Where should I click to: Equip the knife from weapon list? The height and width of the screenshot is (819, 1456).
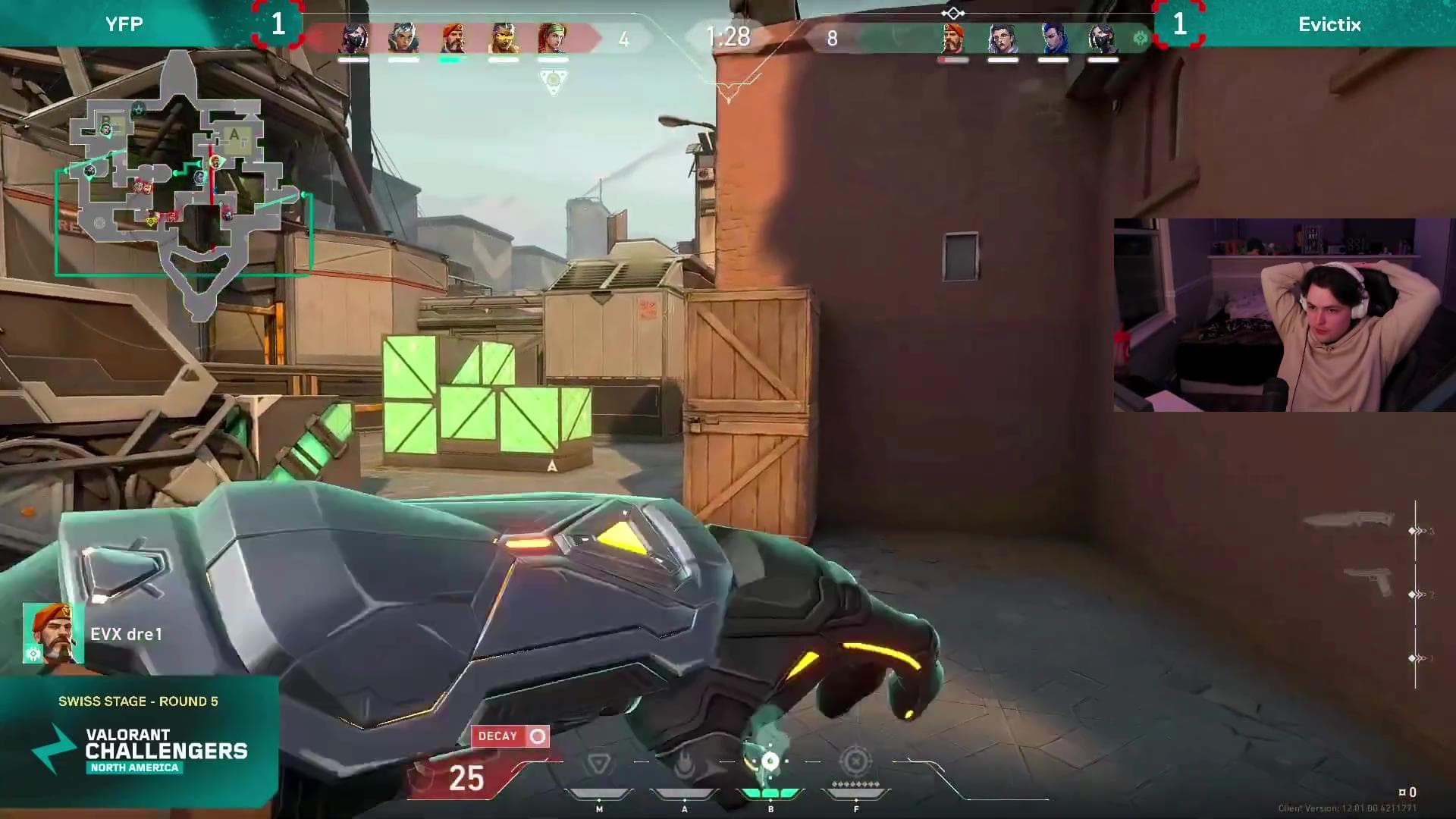pyautogui.click(x=1348, y=520)
